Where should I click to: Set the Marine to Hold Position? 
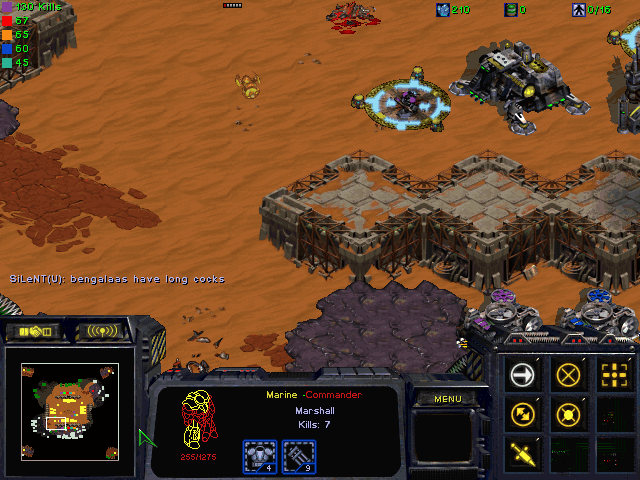(568, 413)
